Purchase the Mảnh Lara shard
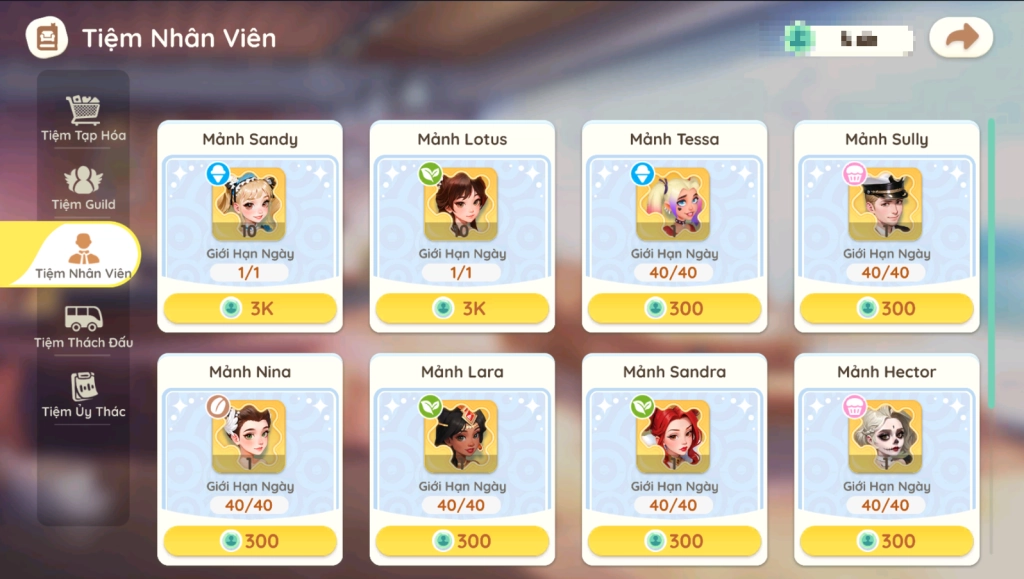 462,541
